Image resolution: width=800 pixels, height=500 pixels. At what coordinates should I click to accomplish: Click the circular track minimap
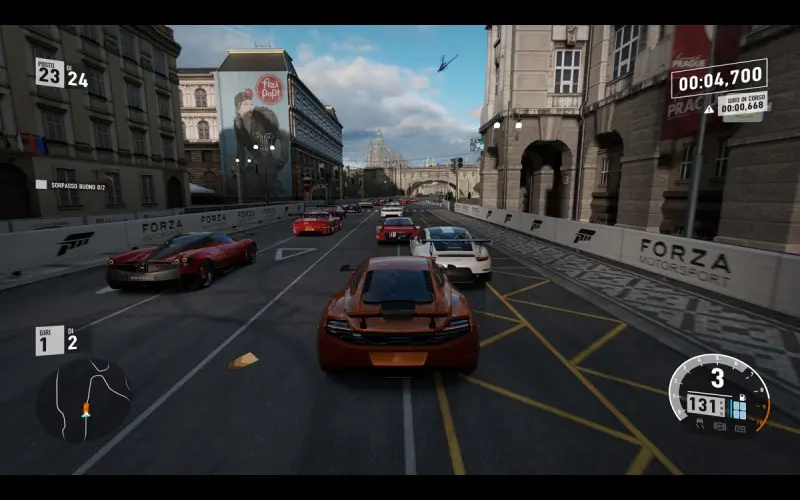pos(84,400)
